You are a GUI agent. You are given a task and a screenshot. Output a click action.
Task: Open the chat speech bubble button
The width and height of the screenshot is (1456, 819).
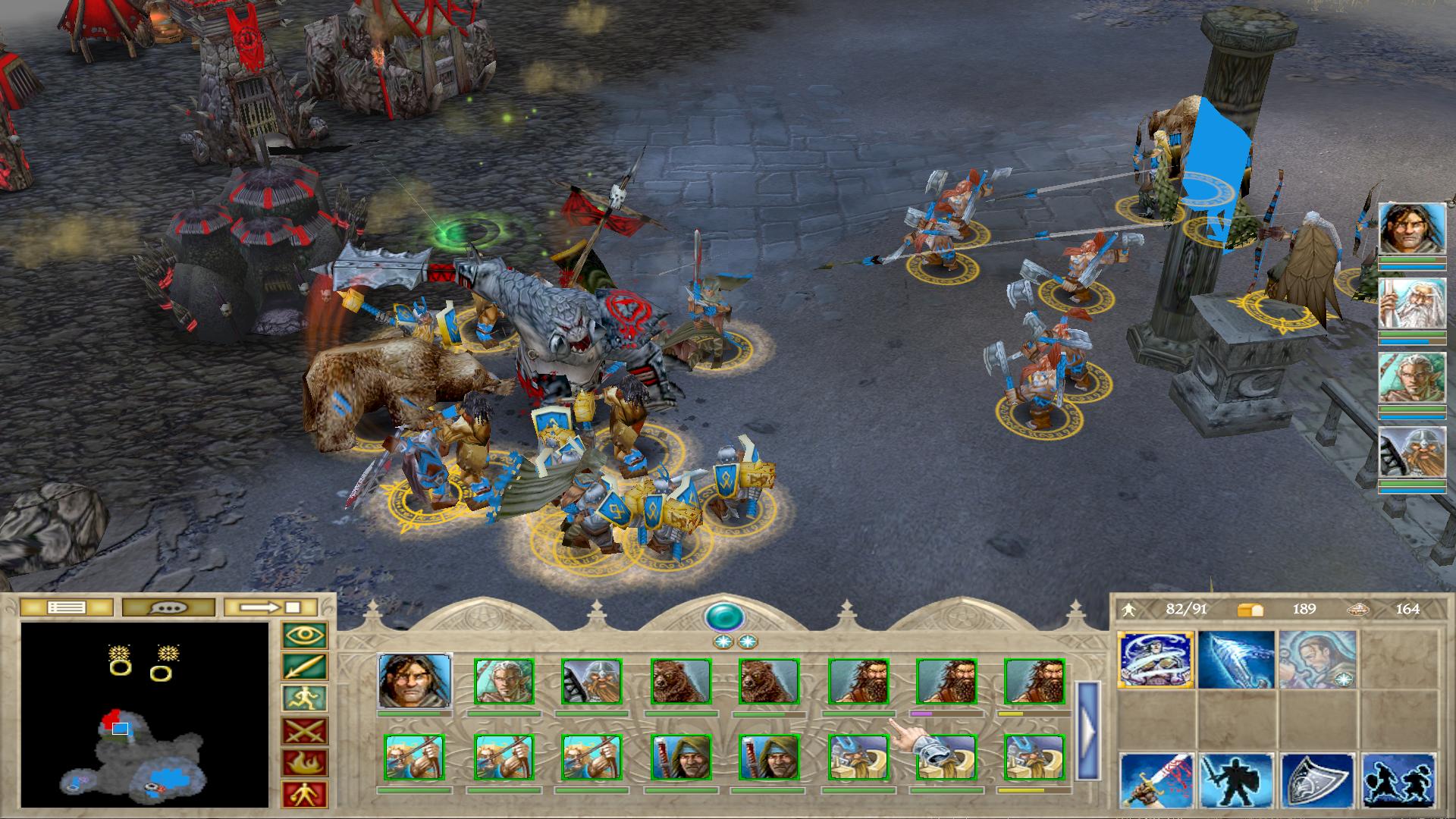170,607
